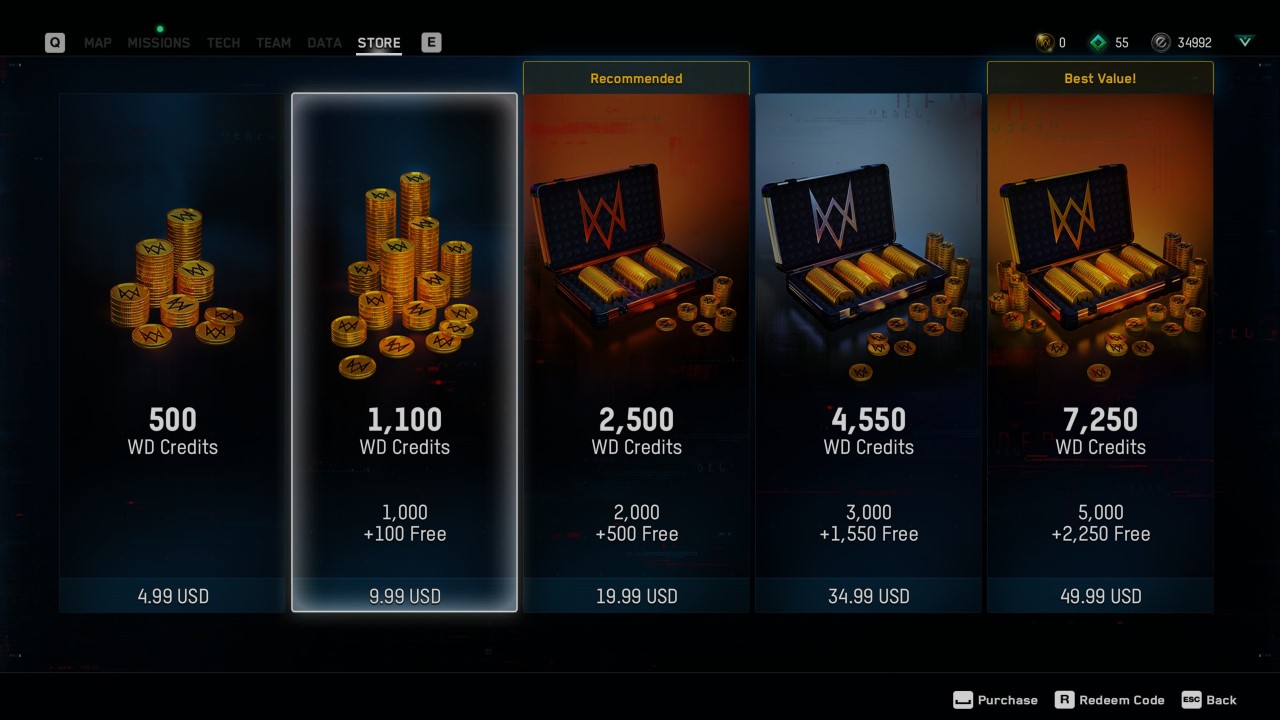Select the Best Value 7,250 WD Credits pack
This screenshot has width=1280, height=720.
click(x=1100, y=350)
